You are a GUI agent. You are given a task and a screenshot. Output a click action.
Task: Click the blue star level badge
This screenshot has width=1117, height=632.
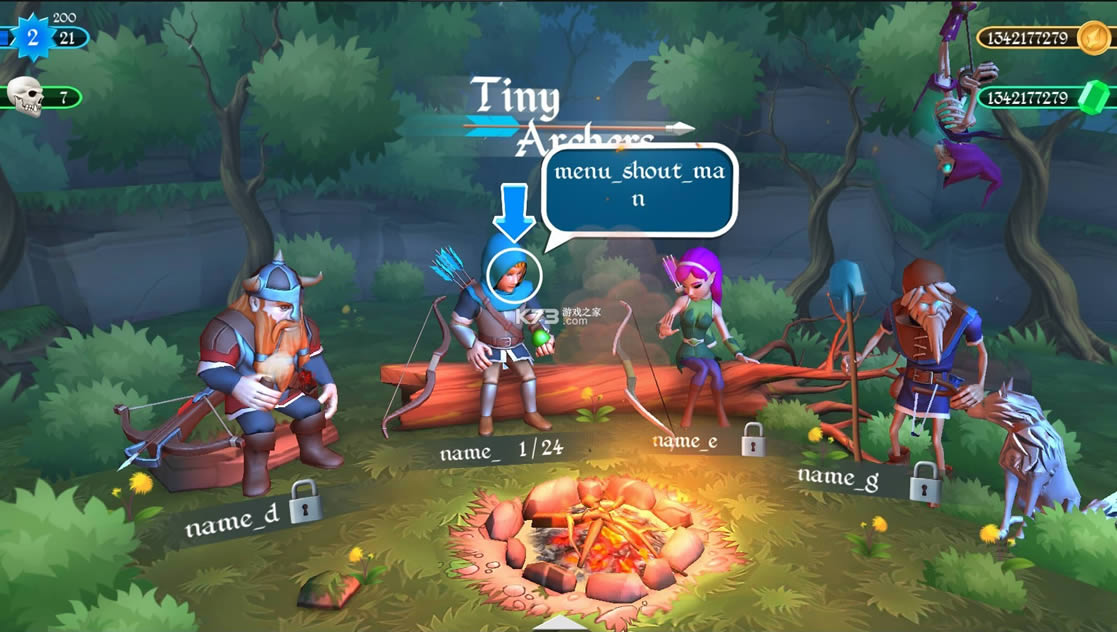click(x=33, y=38)
